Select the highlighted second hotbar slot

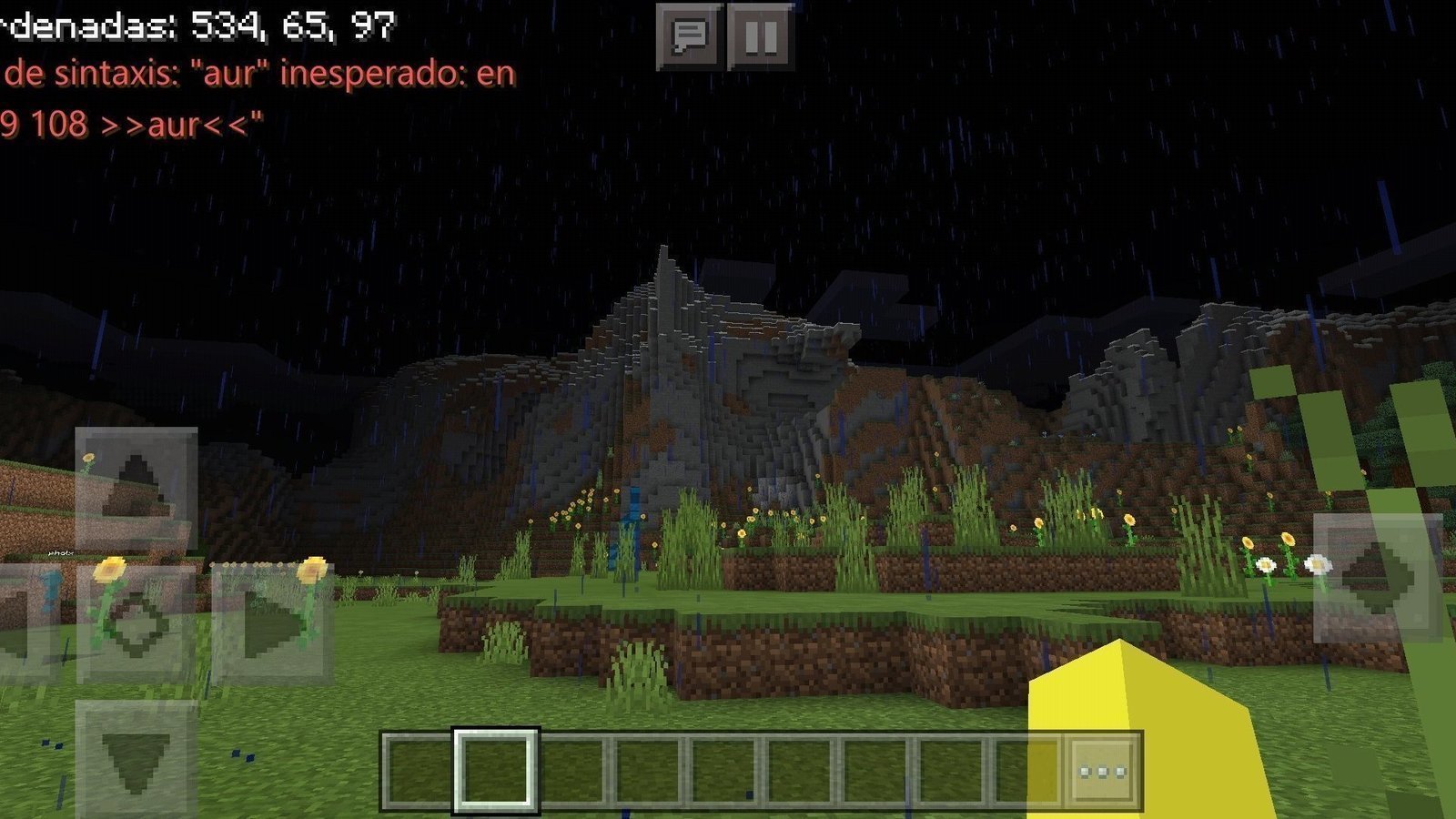tap(496, 769)
